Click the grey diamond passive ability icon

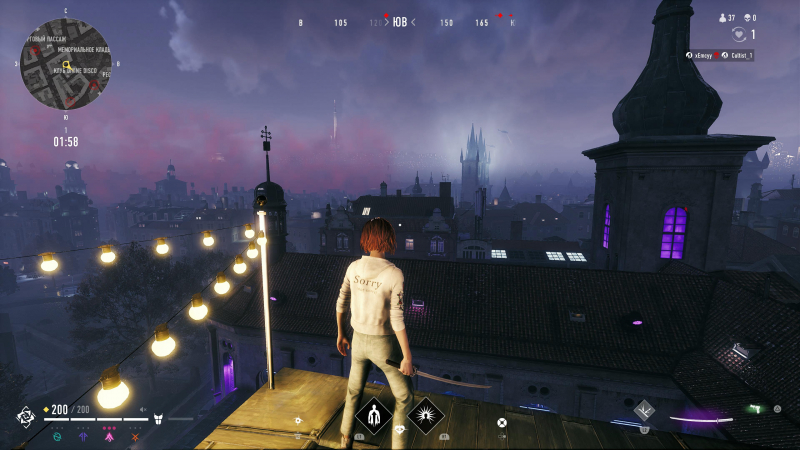(x=644, y=408)
